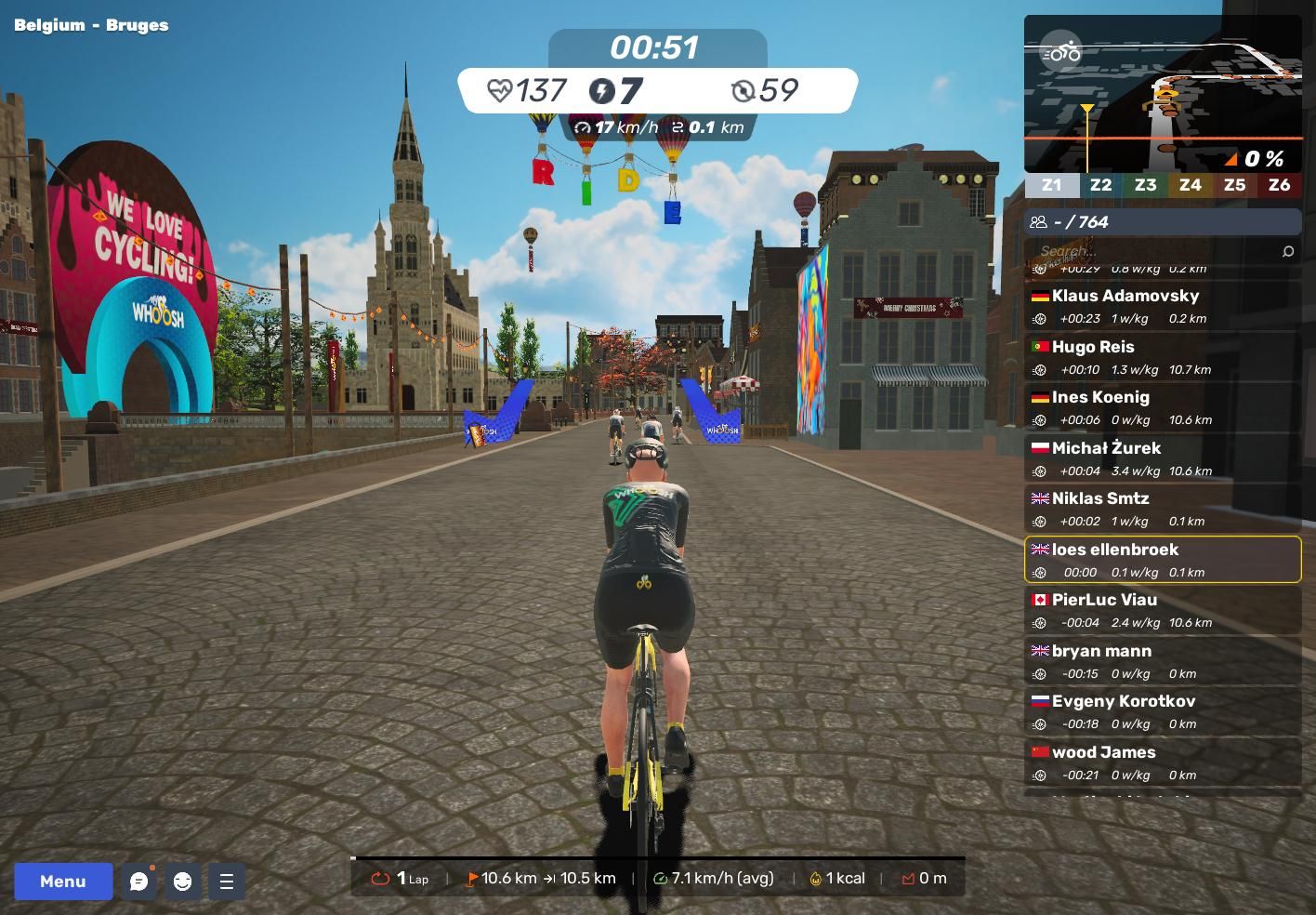1316x915 pixels.
Task: Pick Michał Żurek from nearby riders
Action: click(1162, 458)
